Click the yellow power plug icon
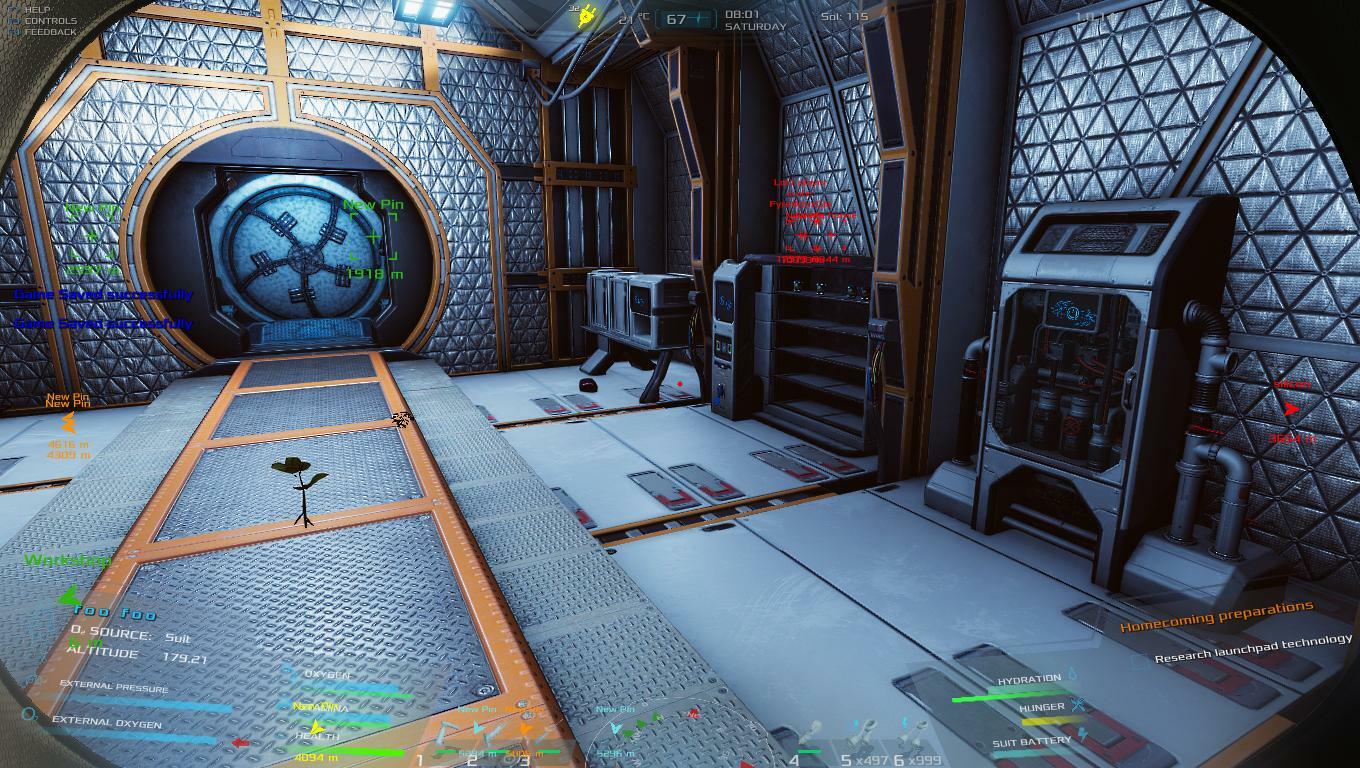Viewport: 1360px width, 768px height. pos(586,16)
